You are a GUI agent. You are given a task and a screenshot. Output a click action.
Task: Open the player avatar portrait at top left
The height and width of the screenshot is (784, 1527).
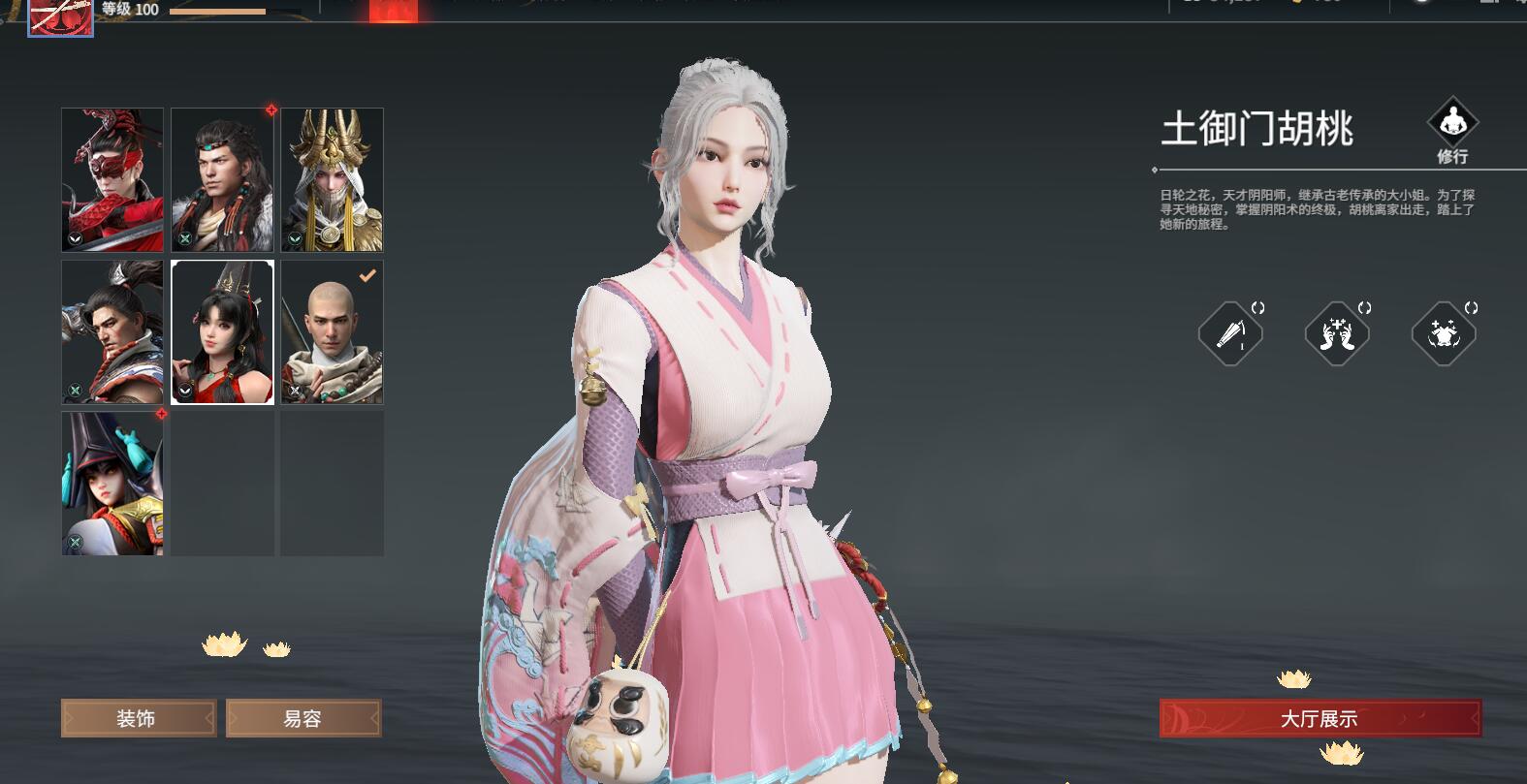click(60, 16)
